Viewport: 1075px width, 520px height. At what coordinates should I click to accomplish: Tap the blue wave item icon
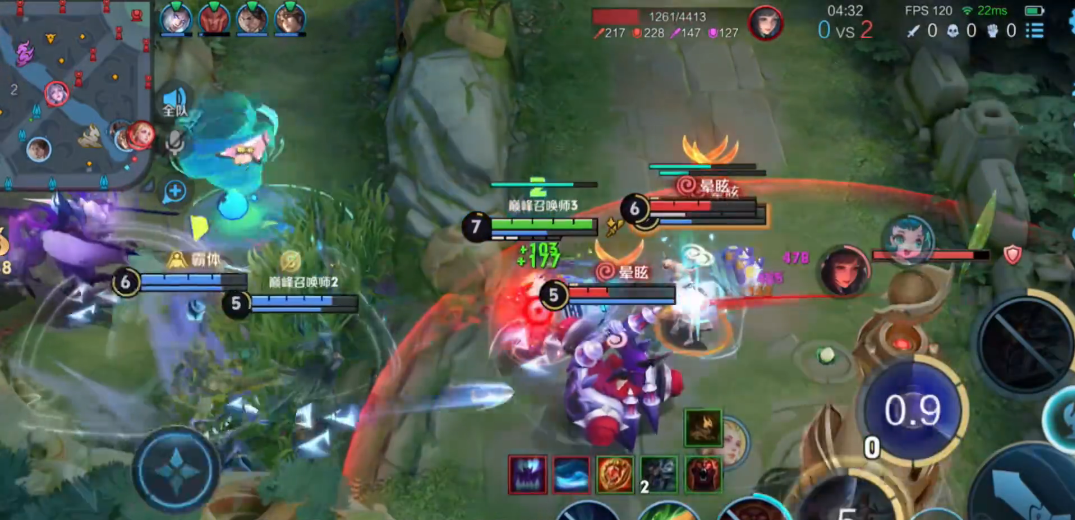point(571,474)
